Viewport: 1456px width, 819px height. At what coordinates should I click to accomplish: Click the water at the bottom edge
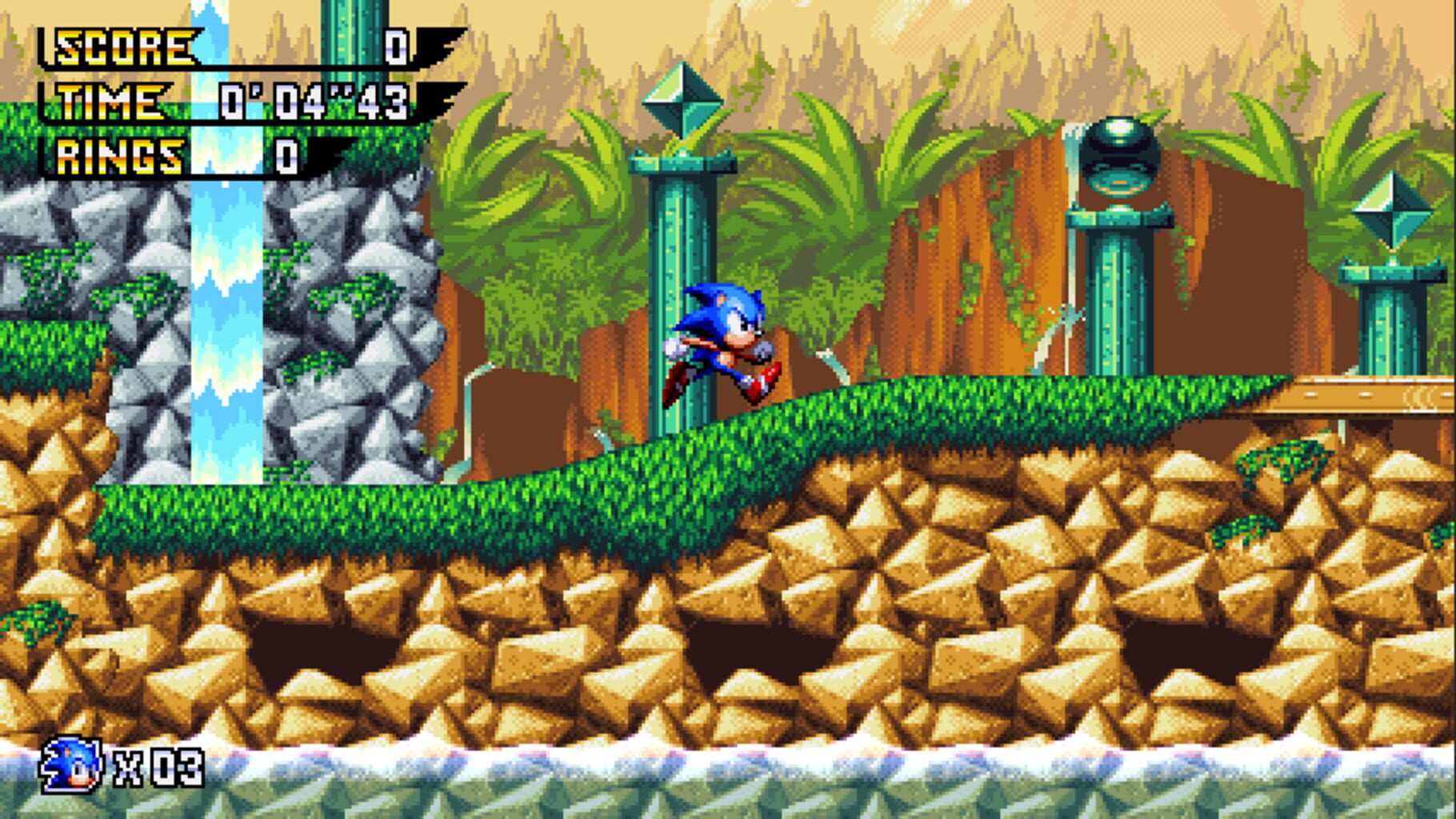coord(720,792)
